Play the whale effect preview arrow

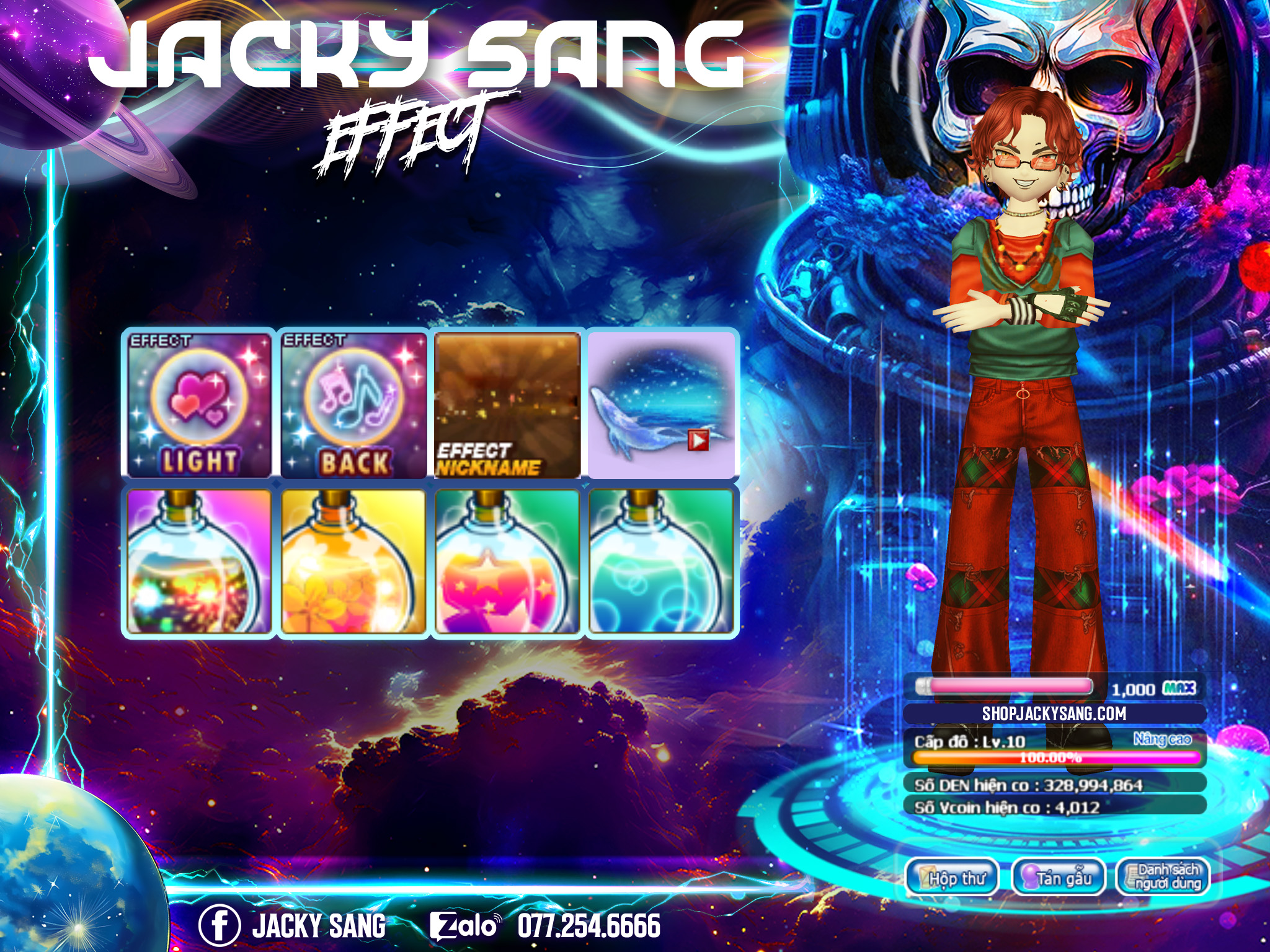[698, 441]
